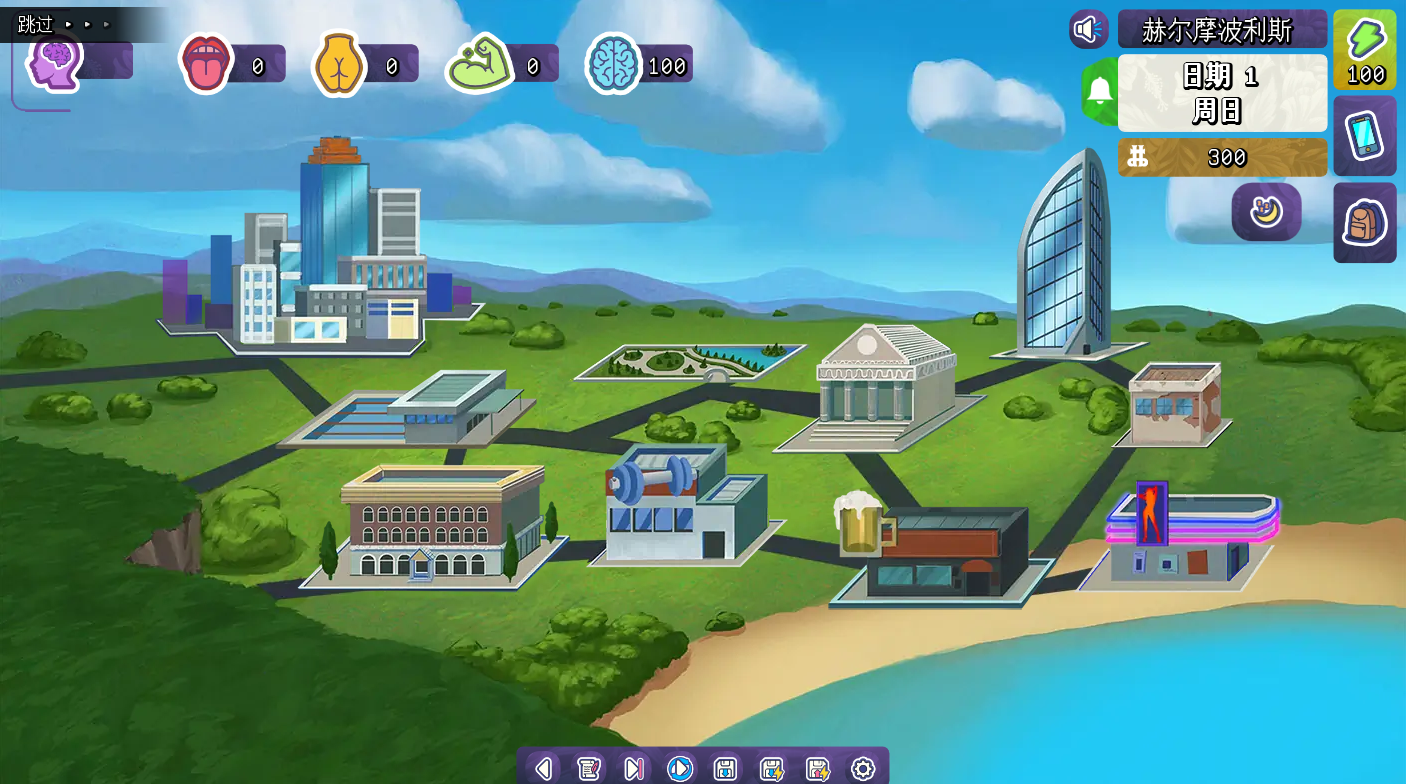
Task: Toggle sound with the speaker icon
Action: (x=1088, y=29)
